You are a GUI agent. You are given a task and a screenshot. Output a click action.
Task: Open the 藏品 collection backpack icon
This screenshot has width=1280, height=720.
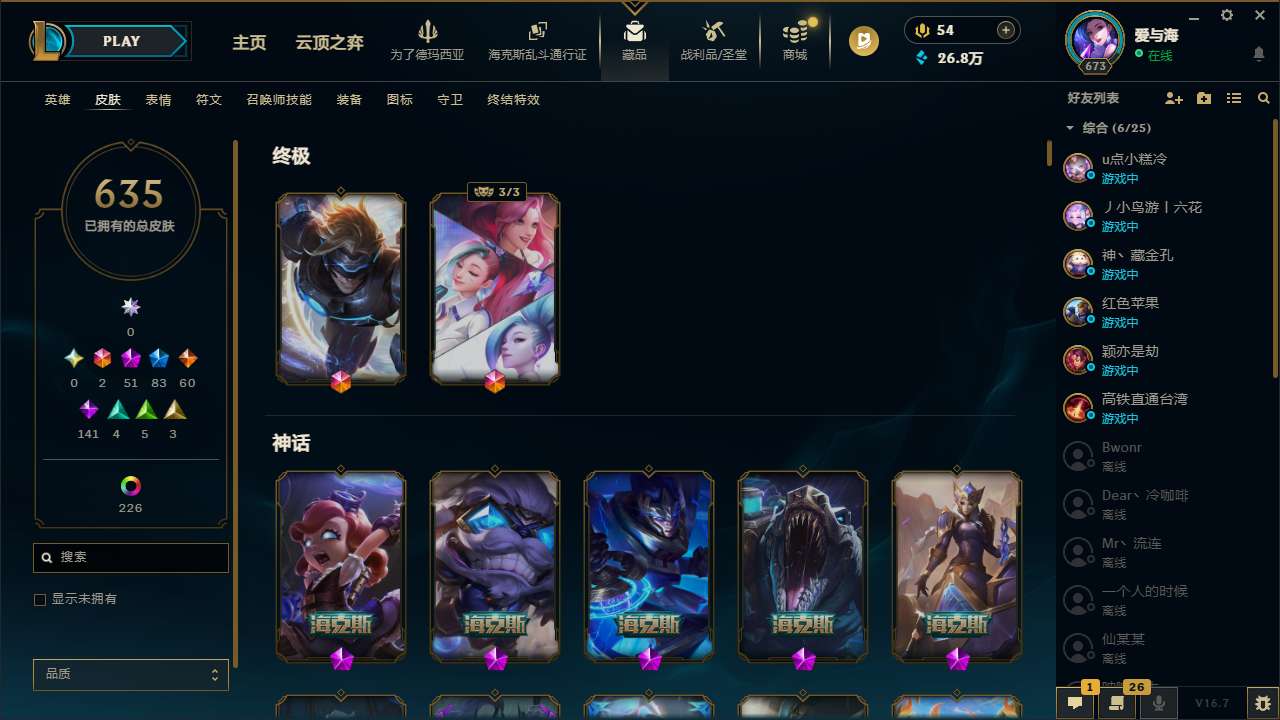(x=633, y=33)
